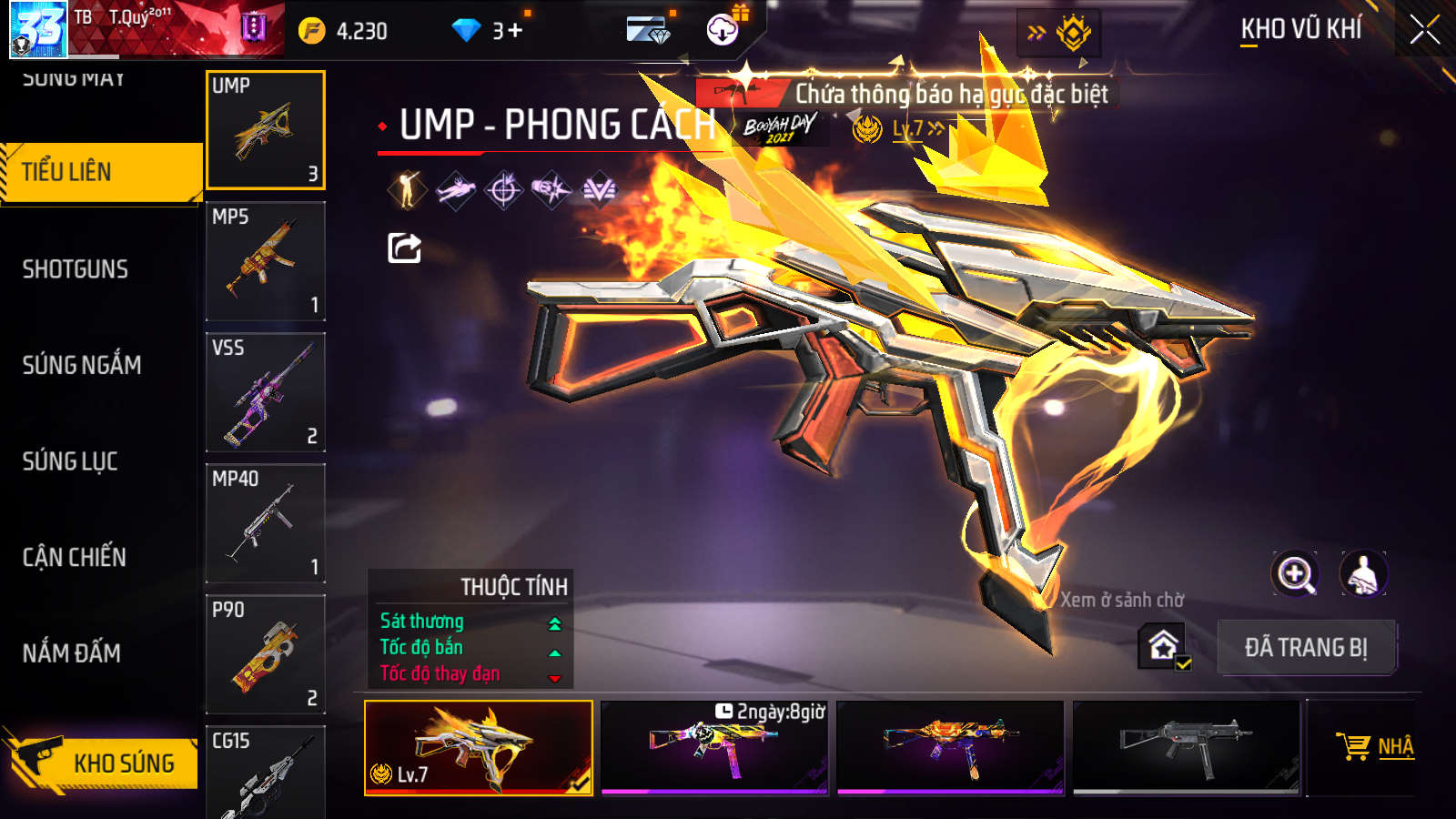1456x819 pixels.
Task: Select the VSS weapon tile
Action: [x=265, y=392]
